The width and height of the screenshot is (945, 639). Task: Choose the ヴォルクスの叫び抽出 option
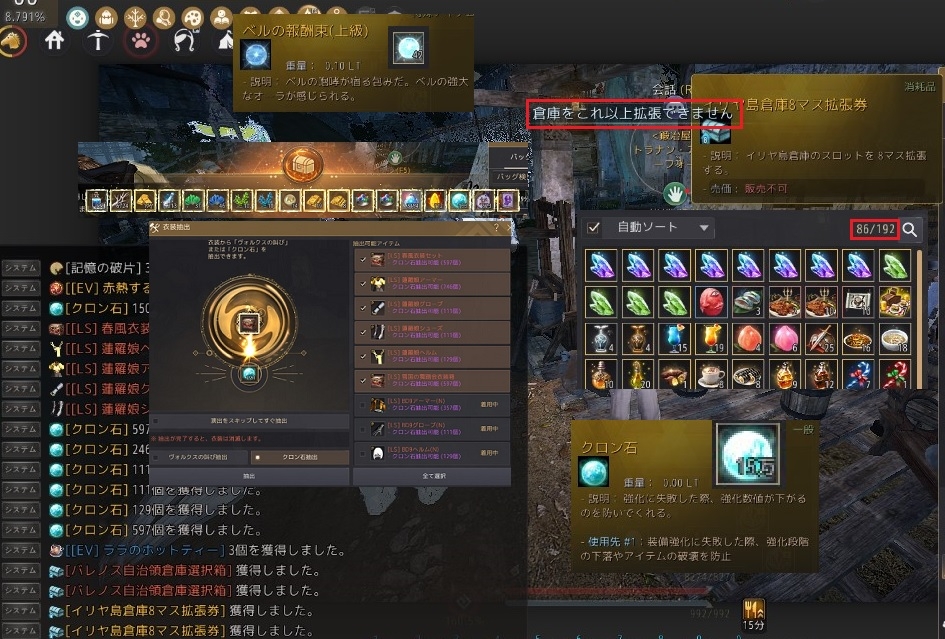coord(198,457)
